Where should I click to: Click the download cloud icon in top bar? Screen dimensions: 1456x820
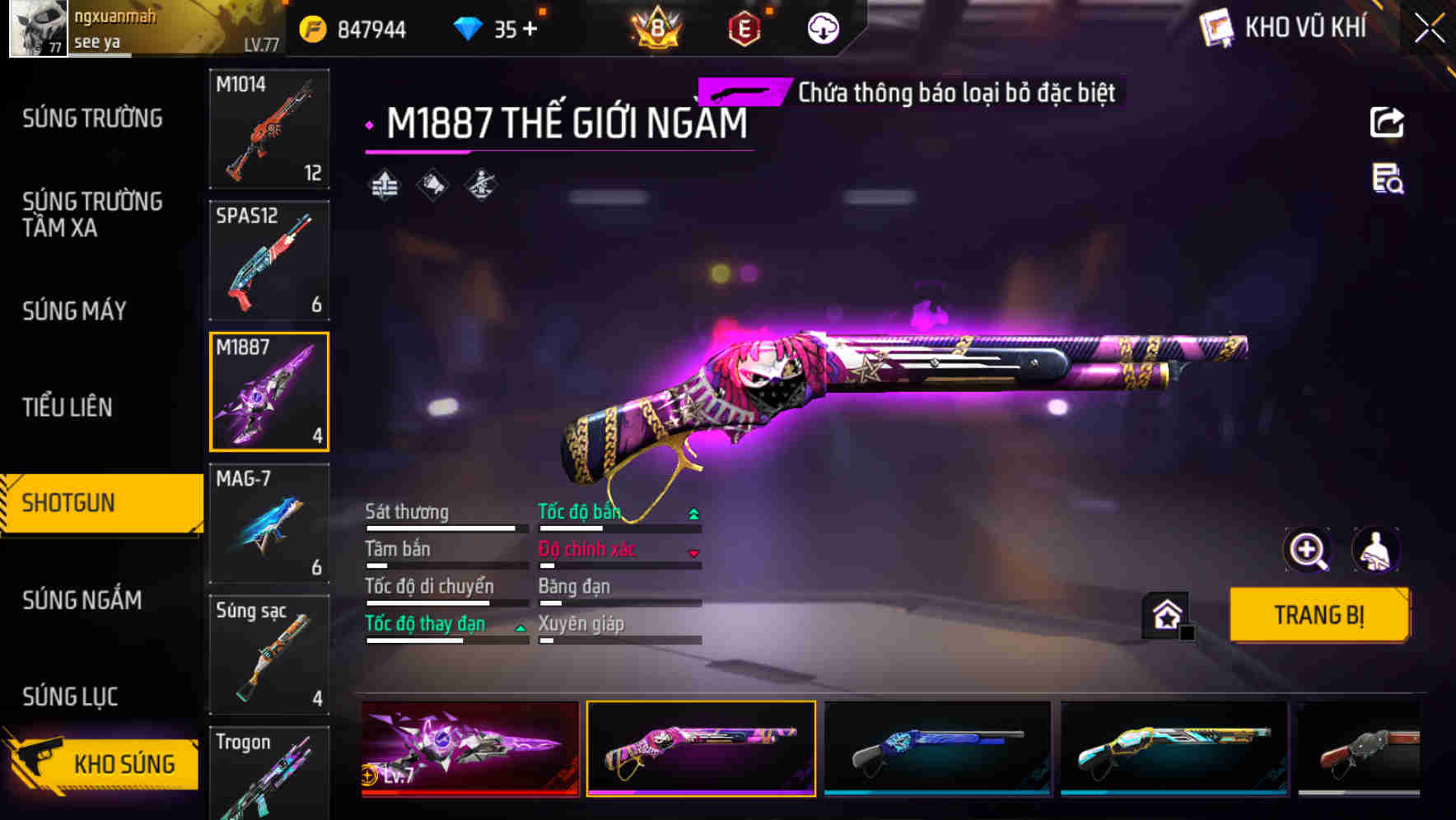(x=821, y=27)
